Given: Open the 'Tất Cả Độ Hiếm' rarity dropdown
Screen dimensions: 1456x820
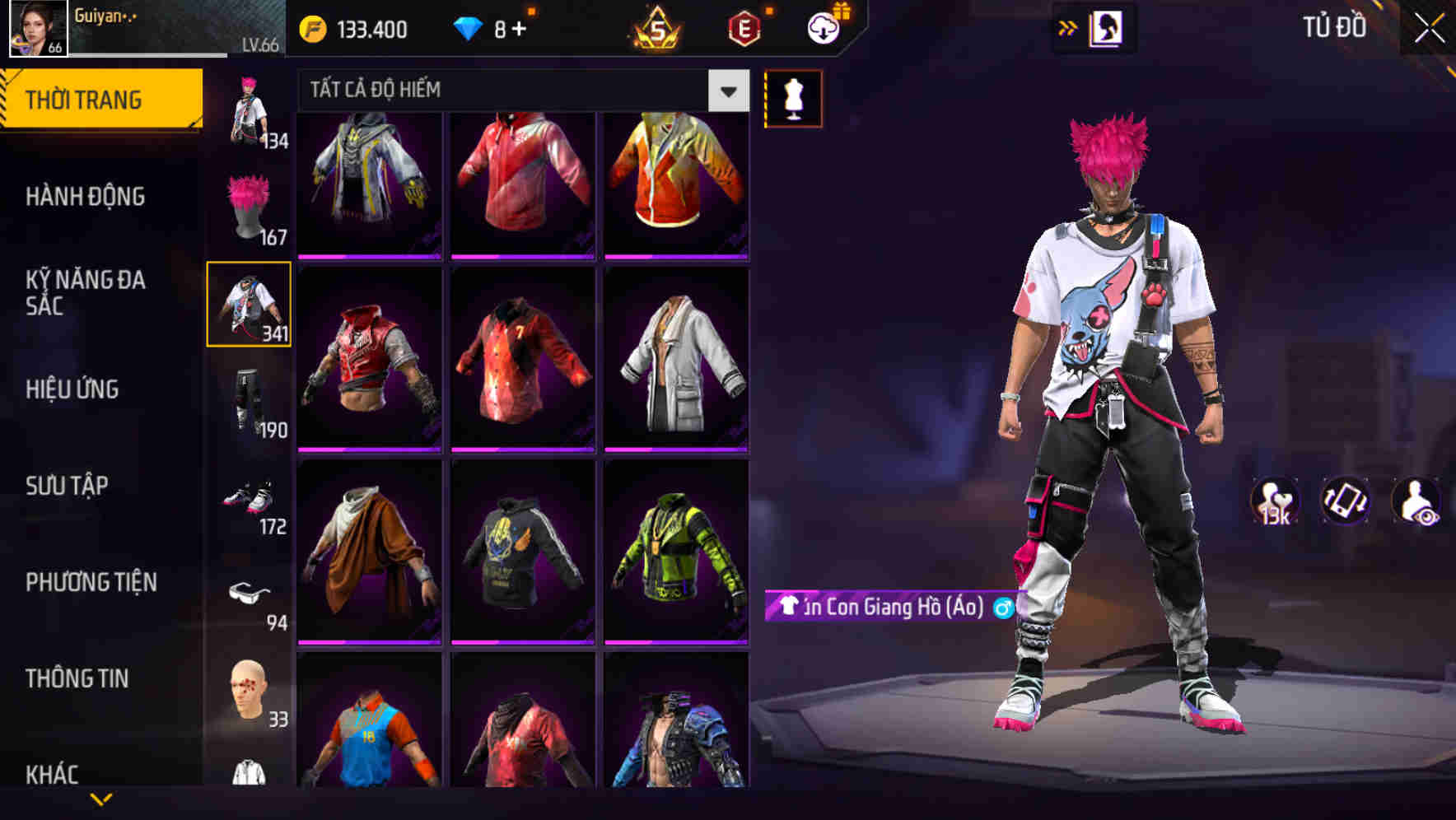Looking at the screenshot, I should [519, 90].
